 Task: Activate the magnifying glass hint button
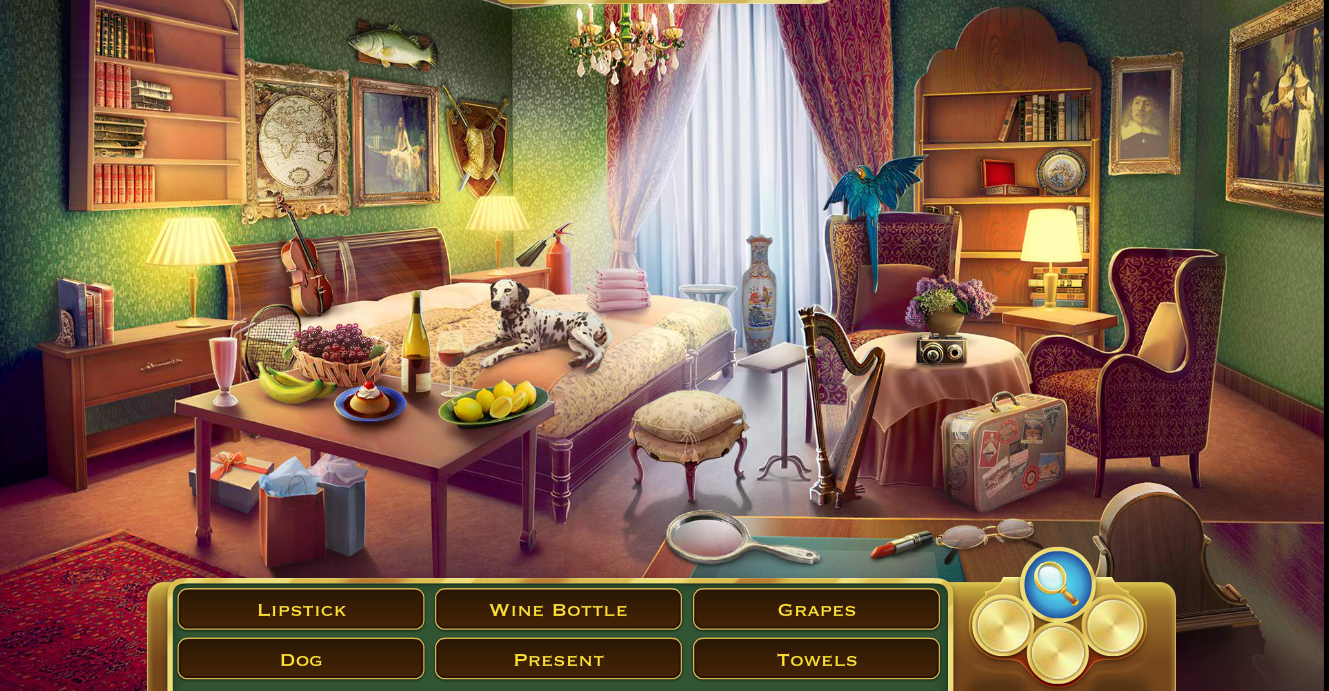(x=1057, y=584)
